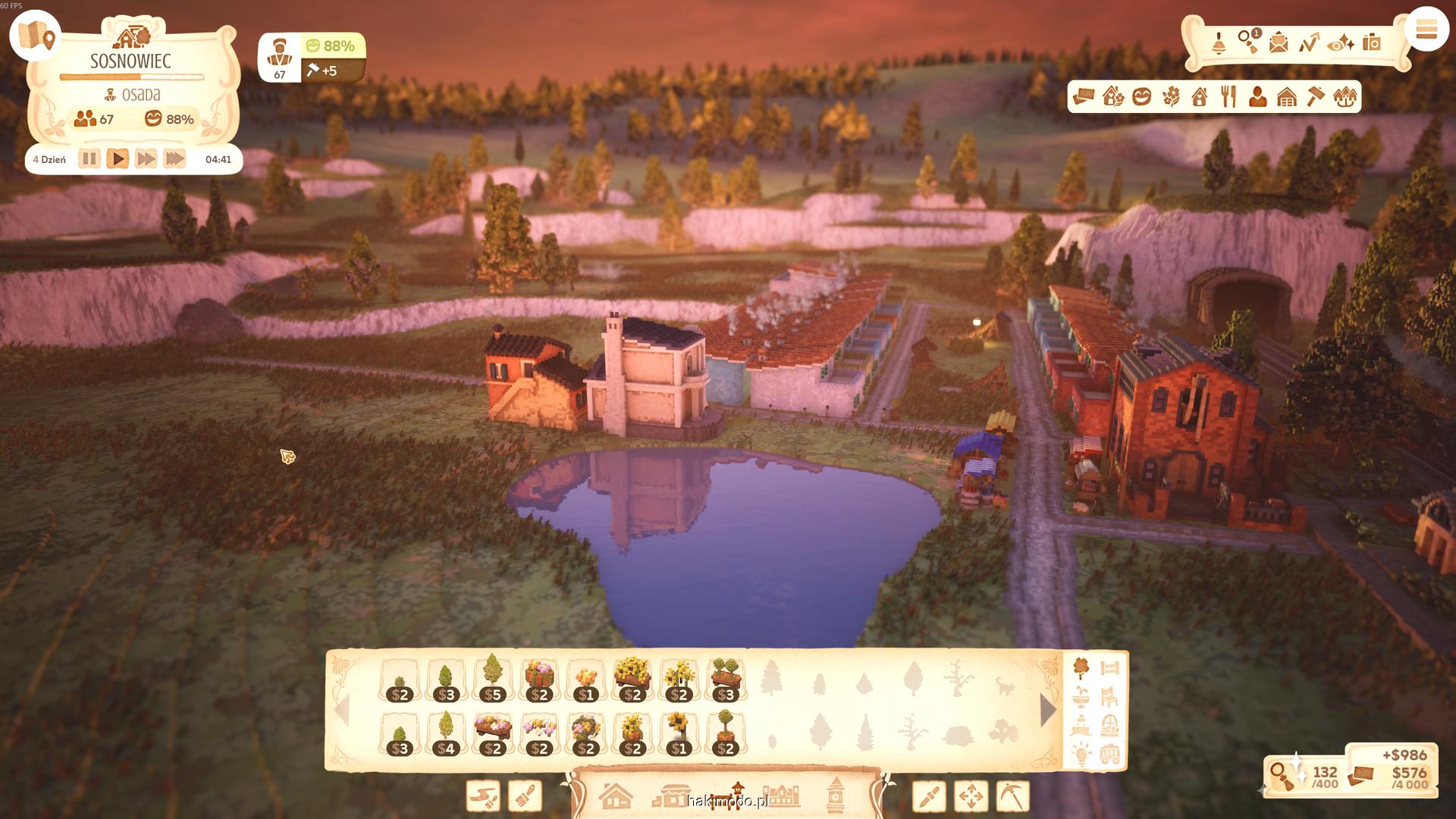Image resolution: width=1456 pixels, height=819 pixels.
Task: Open the happiness smiley face overlay
Action: pos(1142,97)
